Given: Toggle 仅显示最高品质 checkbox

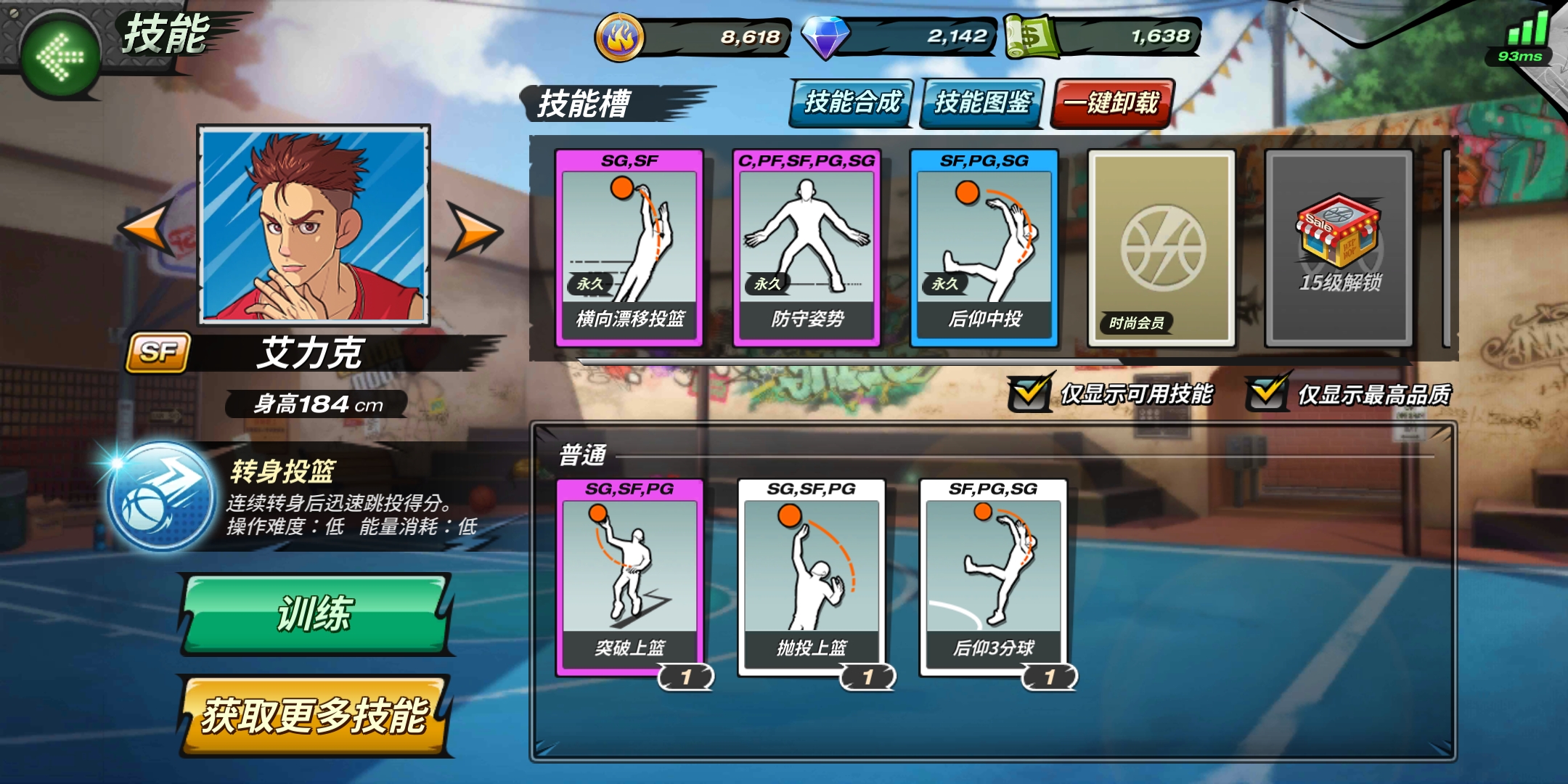Looking at the screenshot, I should pos(1267,393).
